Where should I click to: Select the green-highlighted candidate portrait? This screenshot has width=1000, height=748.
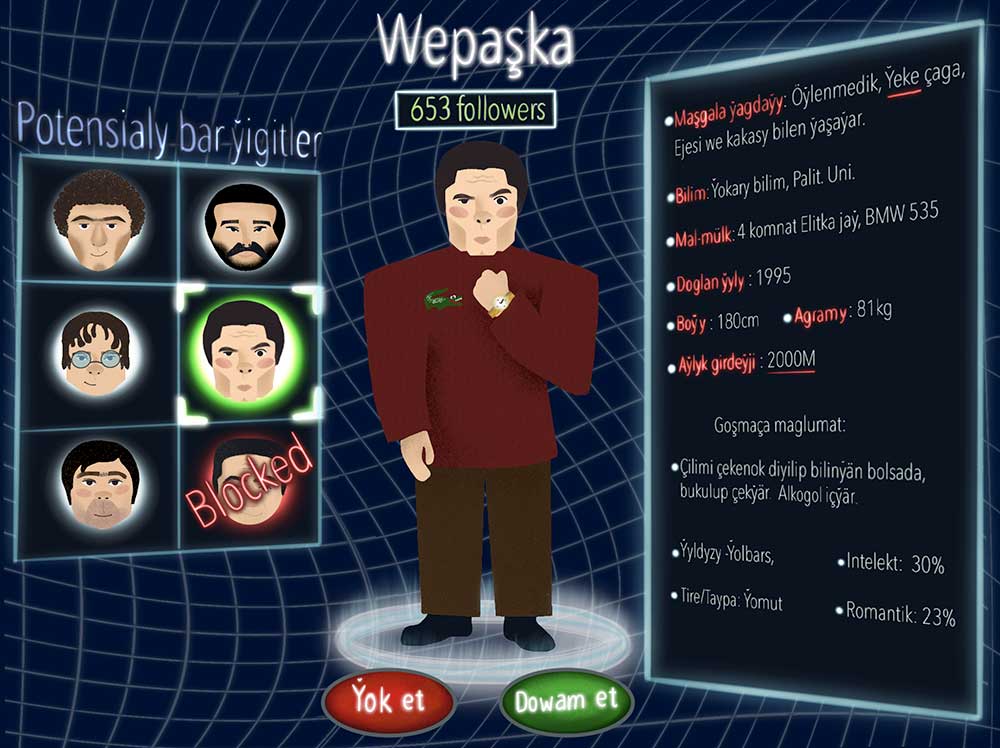coord(246,351)
